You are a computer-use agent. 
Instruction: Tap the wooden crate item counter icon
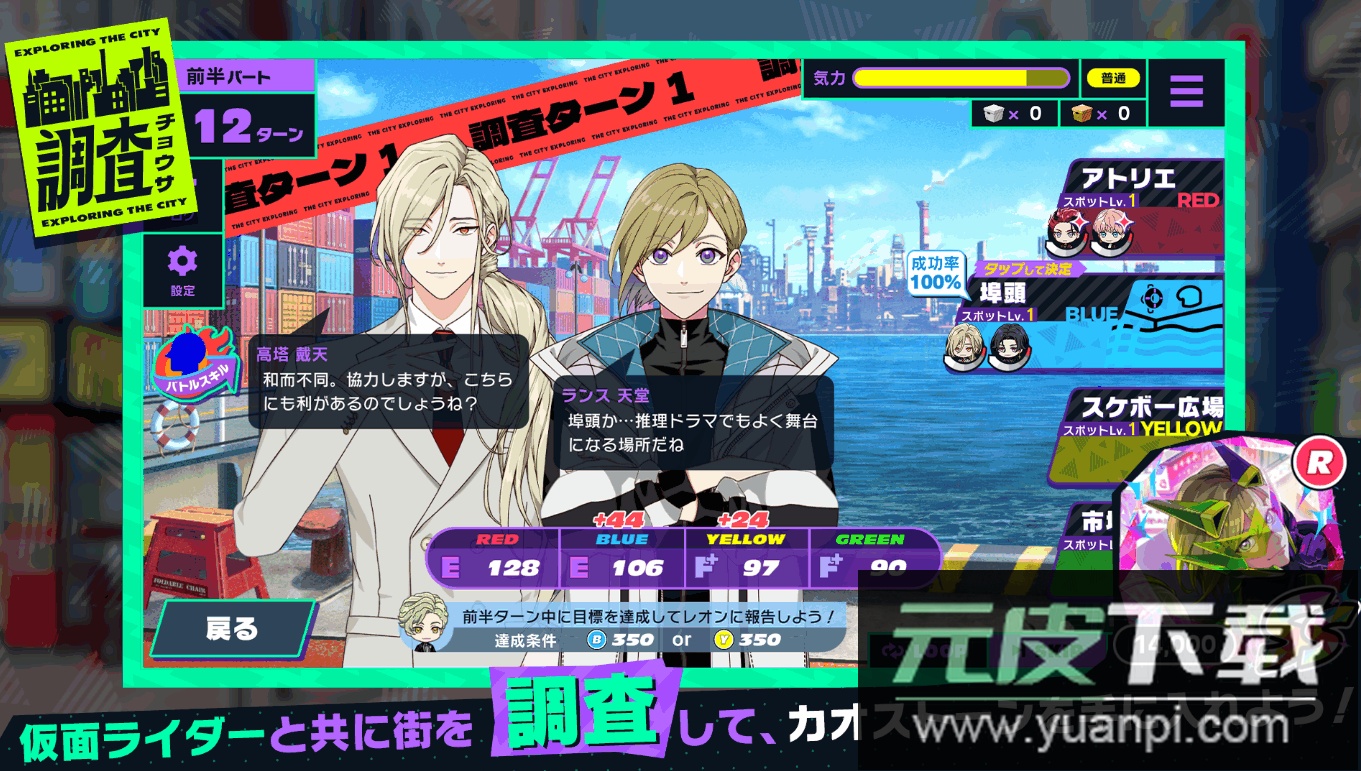point(1084,113)
